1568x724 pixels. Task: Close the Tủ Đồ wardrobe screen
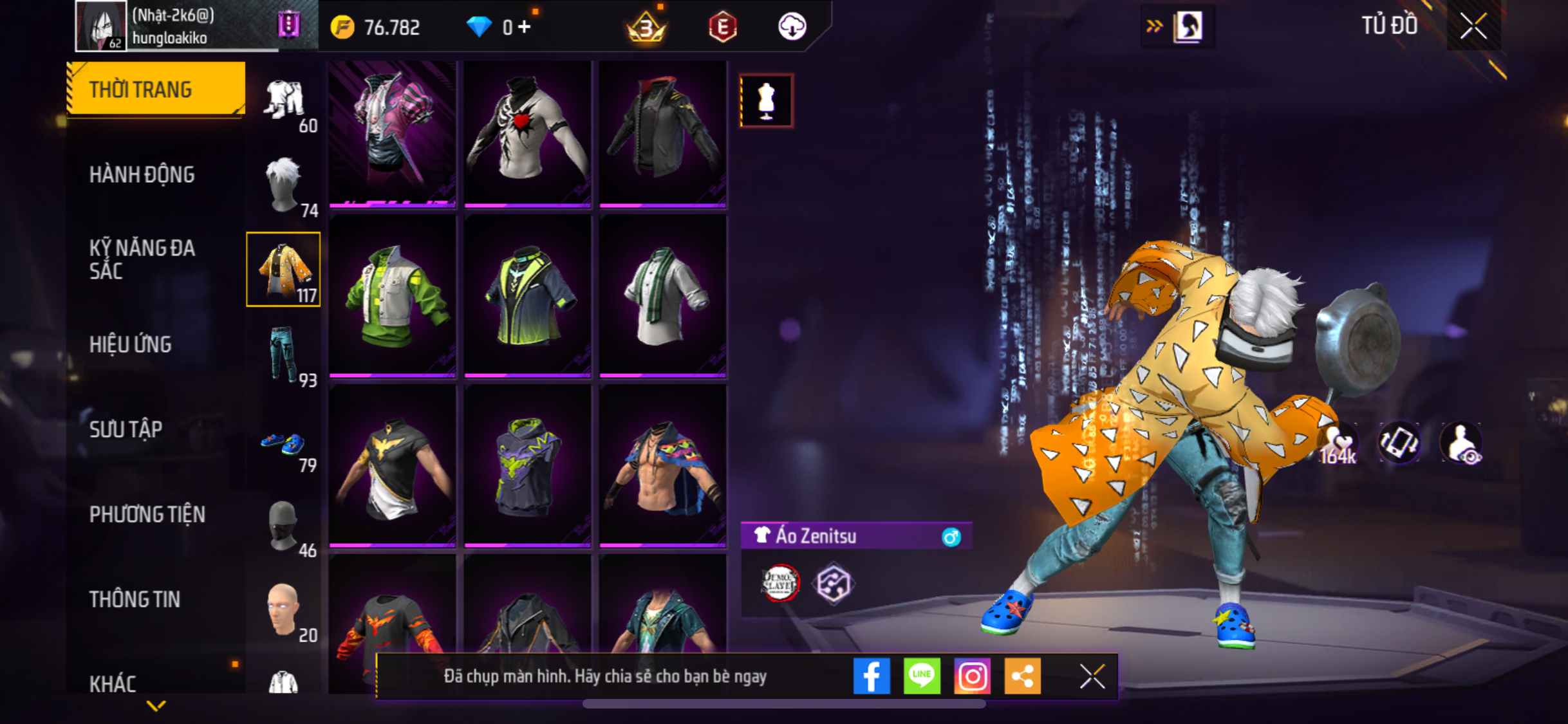pos(1473,26)
